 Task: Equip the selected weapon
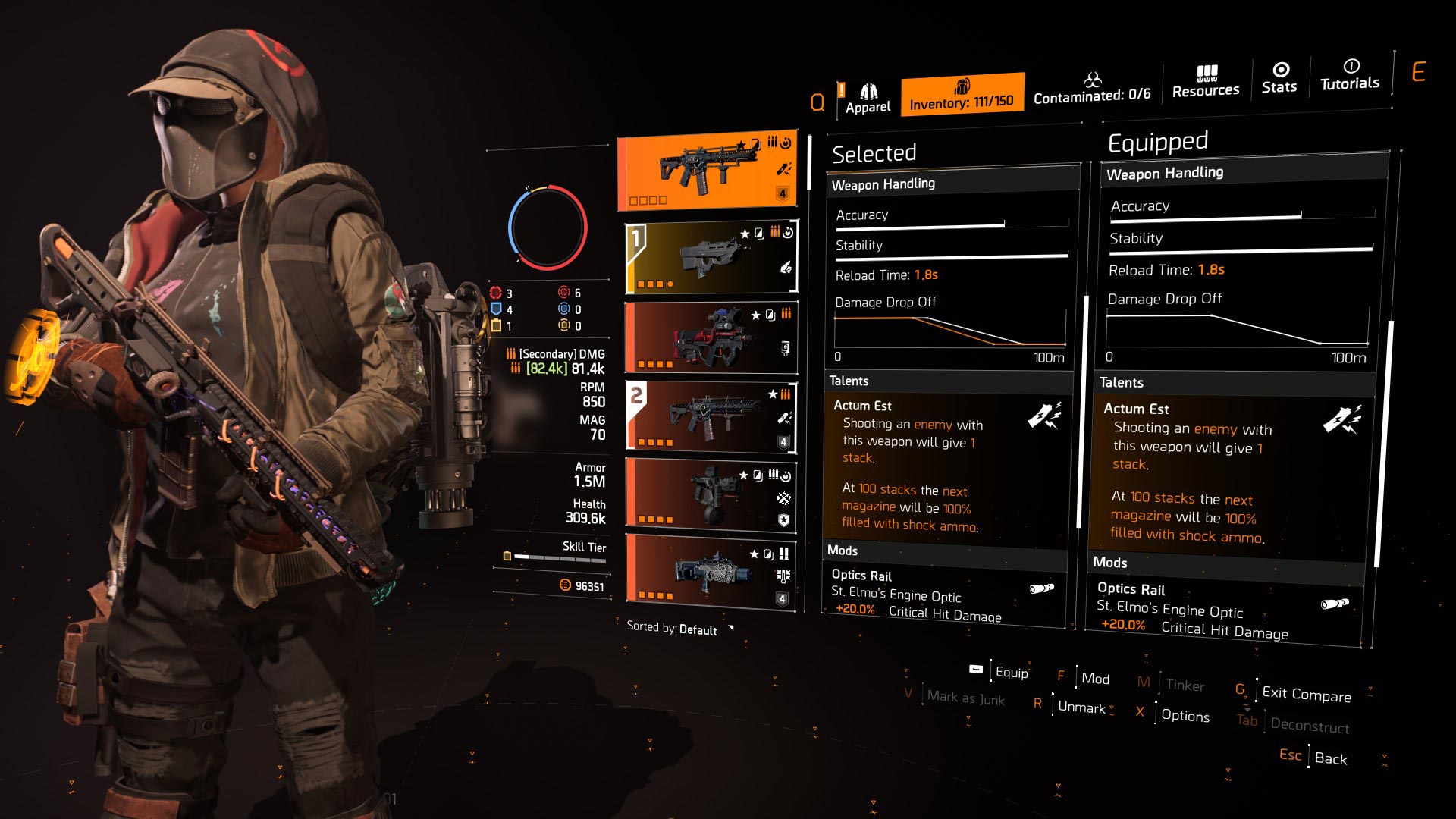(1011, 672)
